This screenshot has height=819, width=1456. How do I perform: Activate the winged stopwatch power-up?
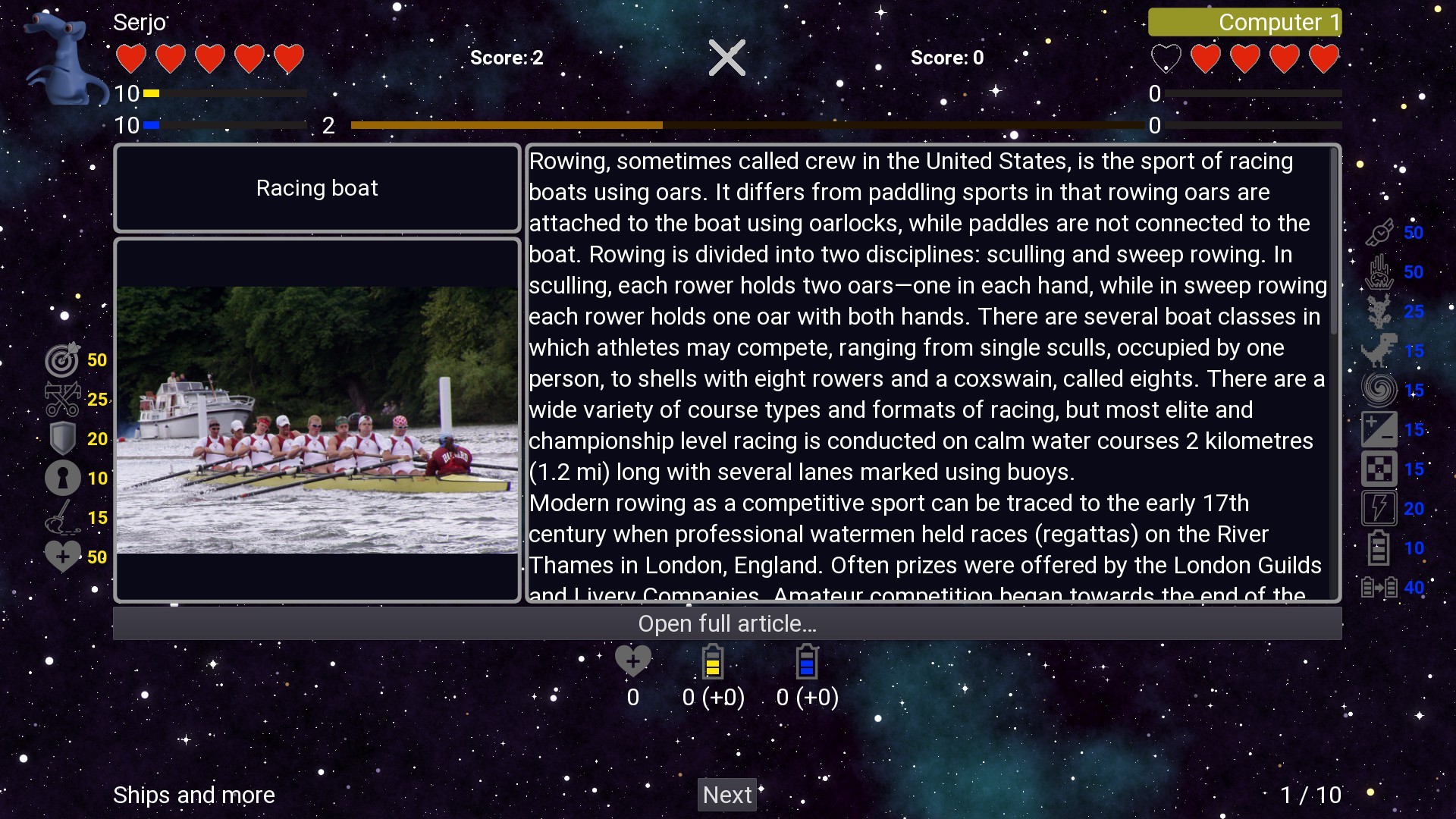click(x=1380, y=233)
